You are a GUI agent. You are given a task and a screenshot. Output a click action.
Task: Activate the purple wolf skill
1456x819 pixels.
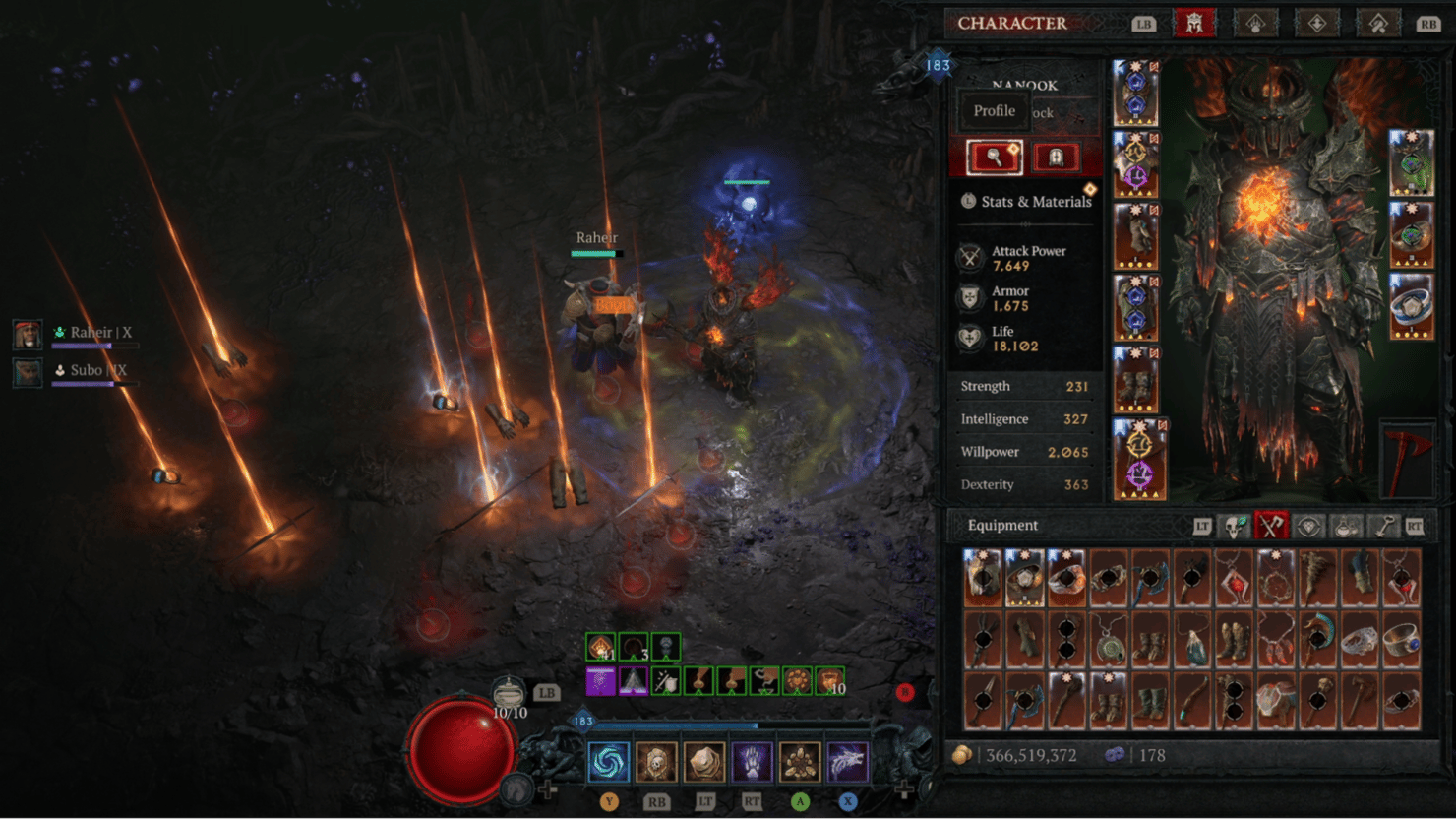pyautogui.click(x=846, y=762)
